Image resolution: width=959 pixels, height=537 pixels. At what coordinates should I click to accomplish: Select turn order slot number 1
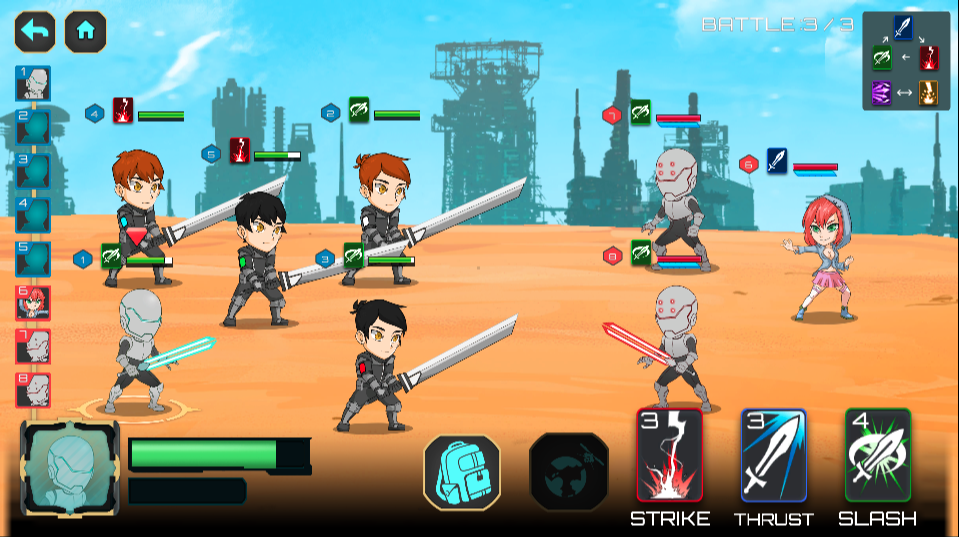point(33,84)
